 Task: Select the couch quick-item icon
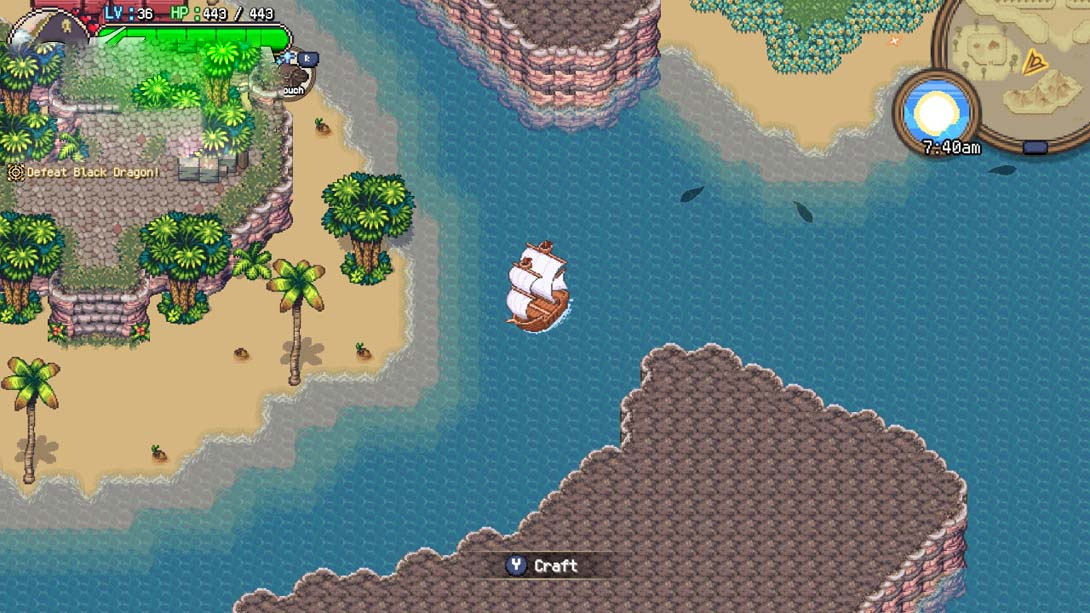tap(293, 77)
